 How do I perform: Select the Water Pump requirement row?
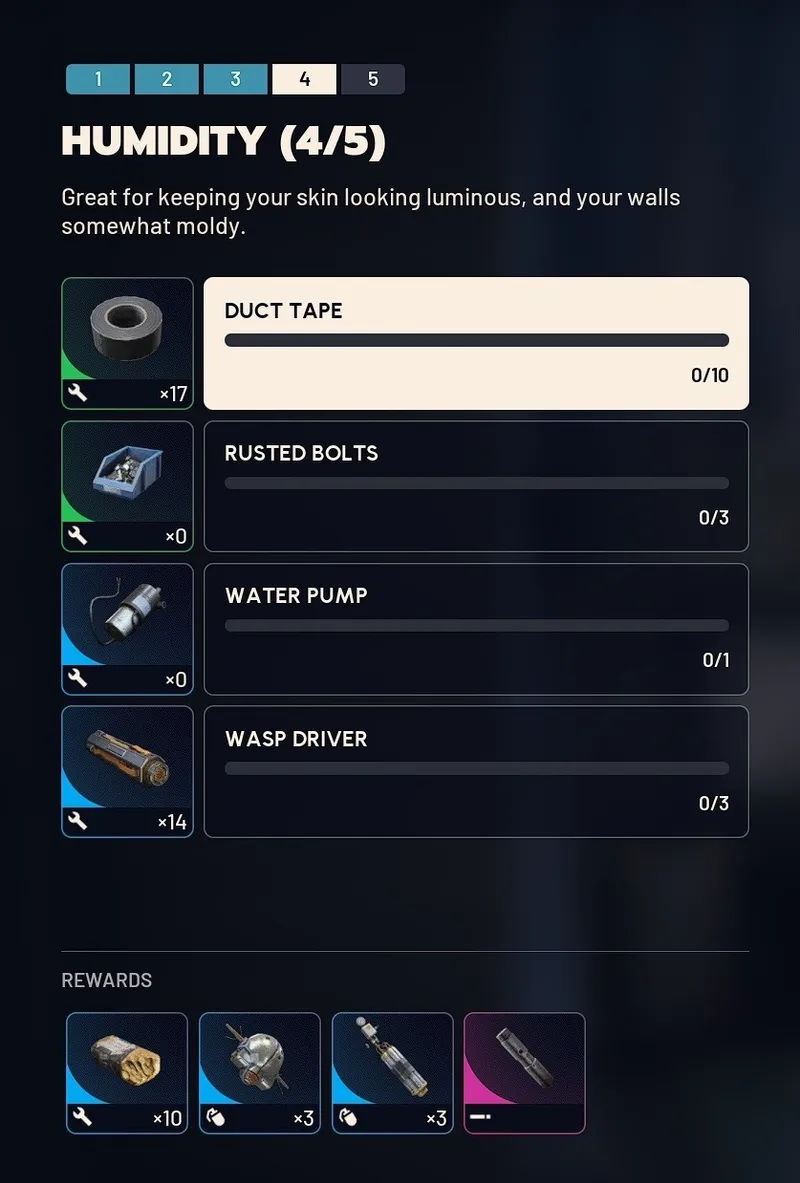476,629
